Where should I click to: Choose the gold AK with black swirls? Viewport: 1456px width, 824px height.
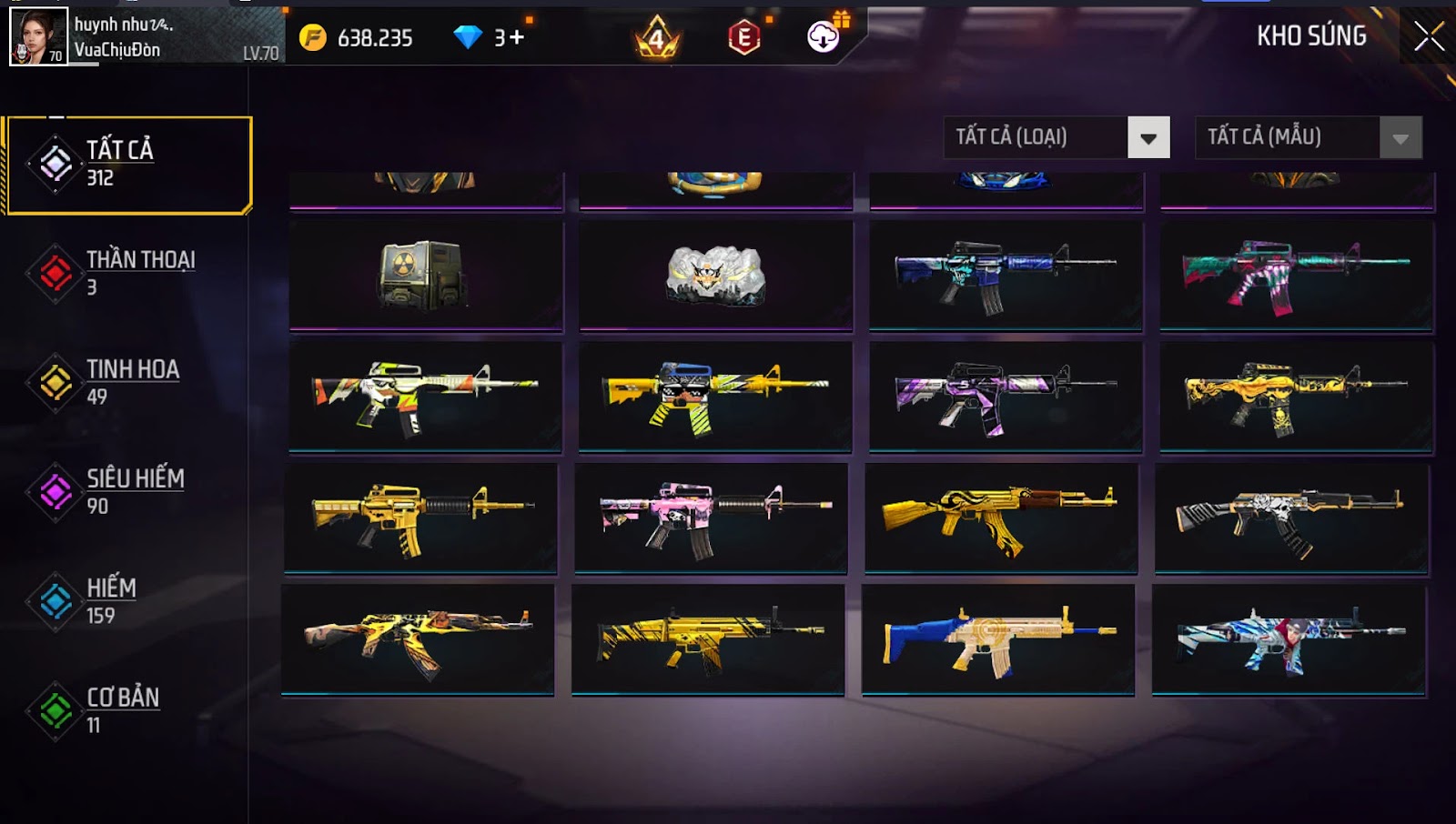pyautogui.click(x=1001, y=518)
